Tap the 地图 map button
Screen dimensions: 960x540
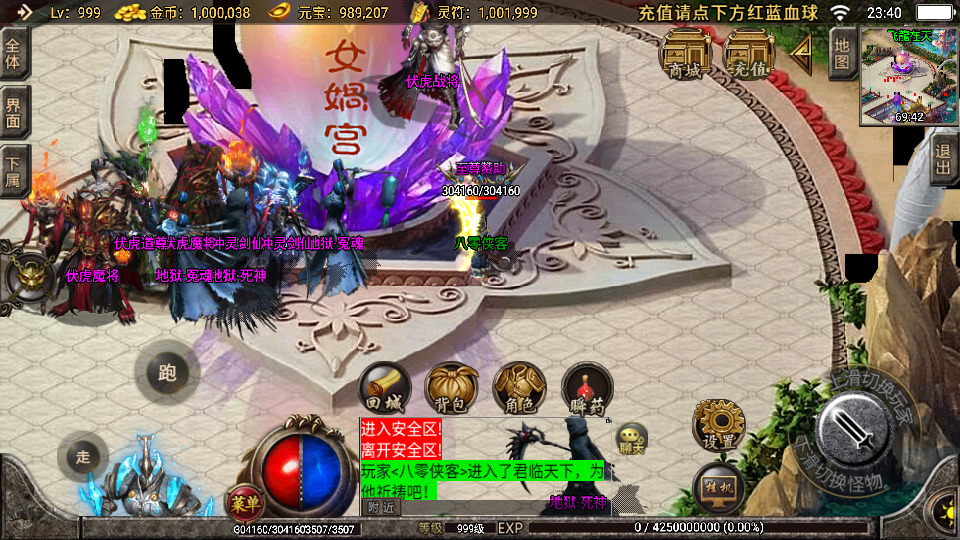[842, 54]
